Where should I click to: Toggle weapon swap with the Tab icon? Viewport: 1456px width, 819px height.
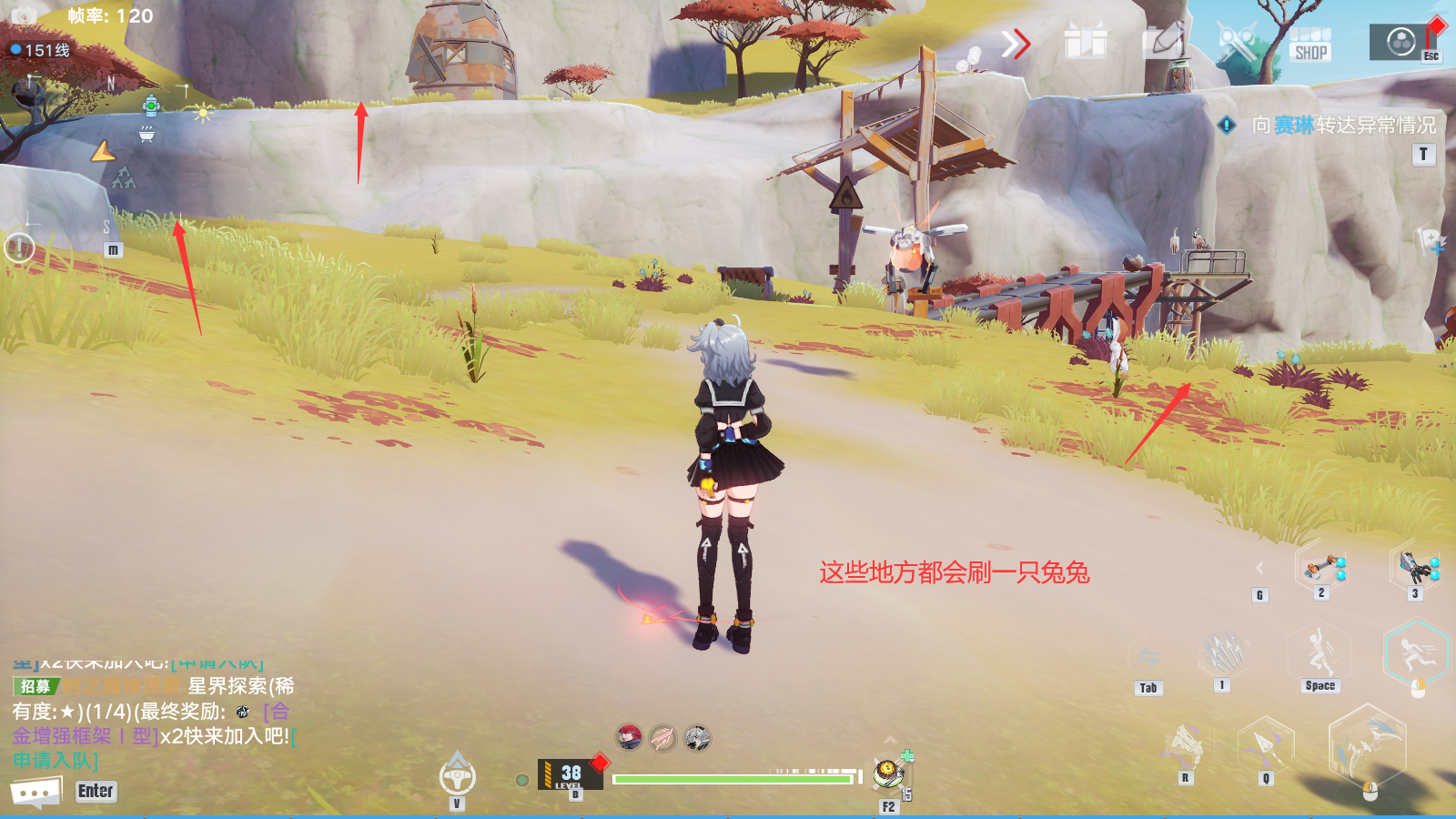(1148, 655)
